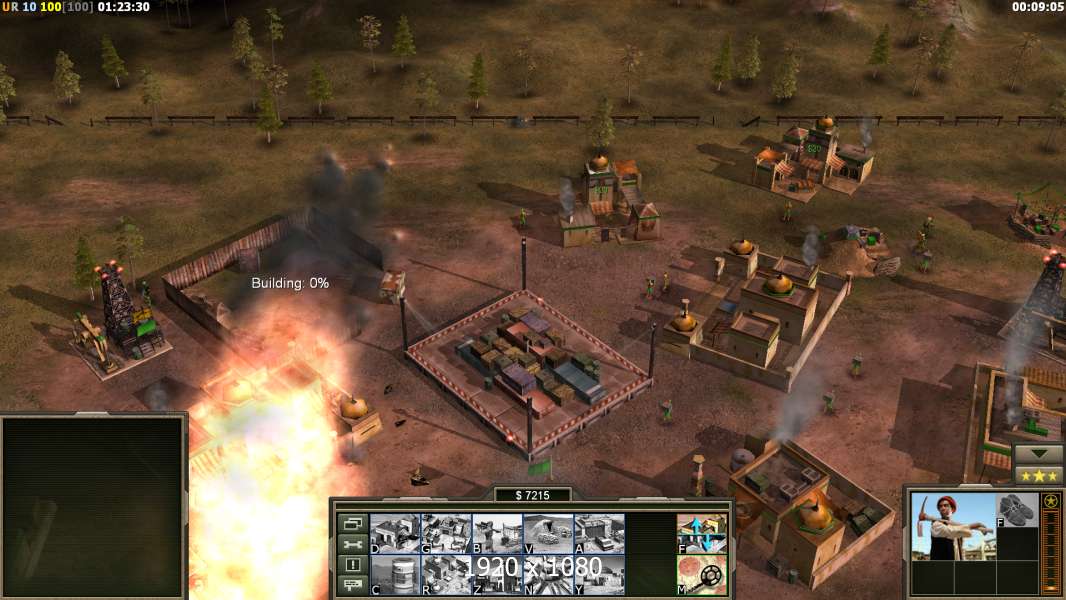Choose the build icon with letter Z
1066x600 pixels.
click(497, 575)
